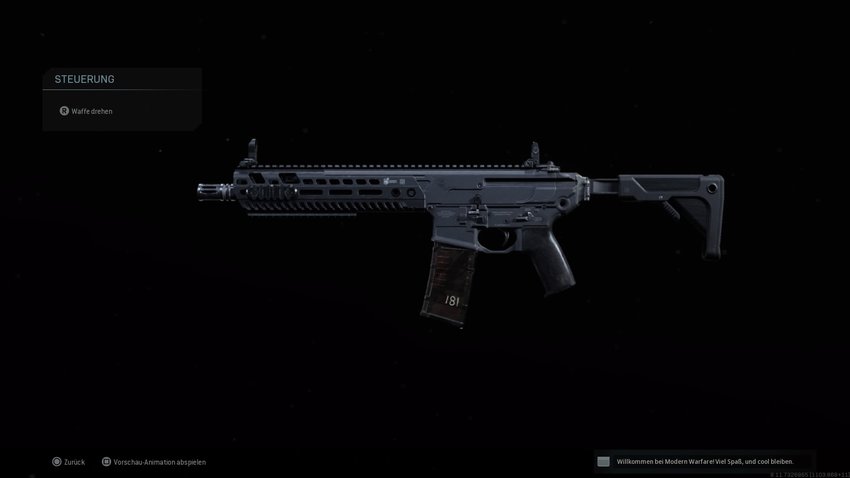Play the Vorschau-Animation abspielen preview

[159, 462]
